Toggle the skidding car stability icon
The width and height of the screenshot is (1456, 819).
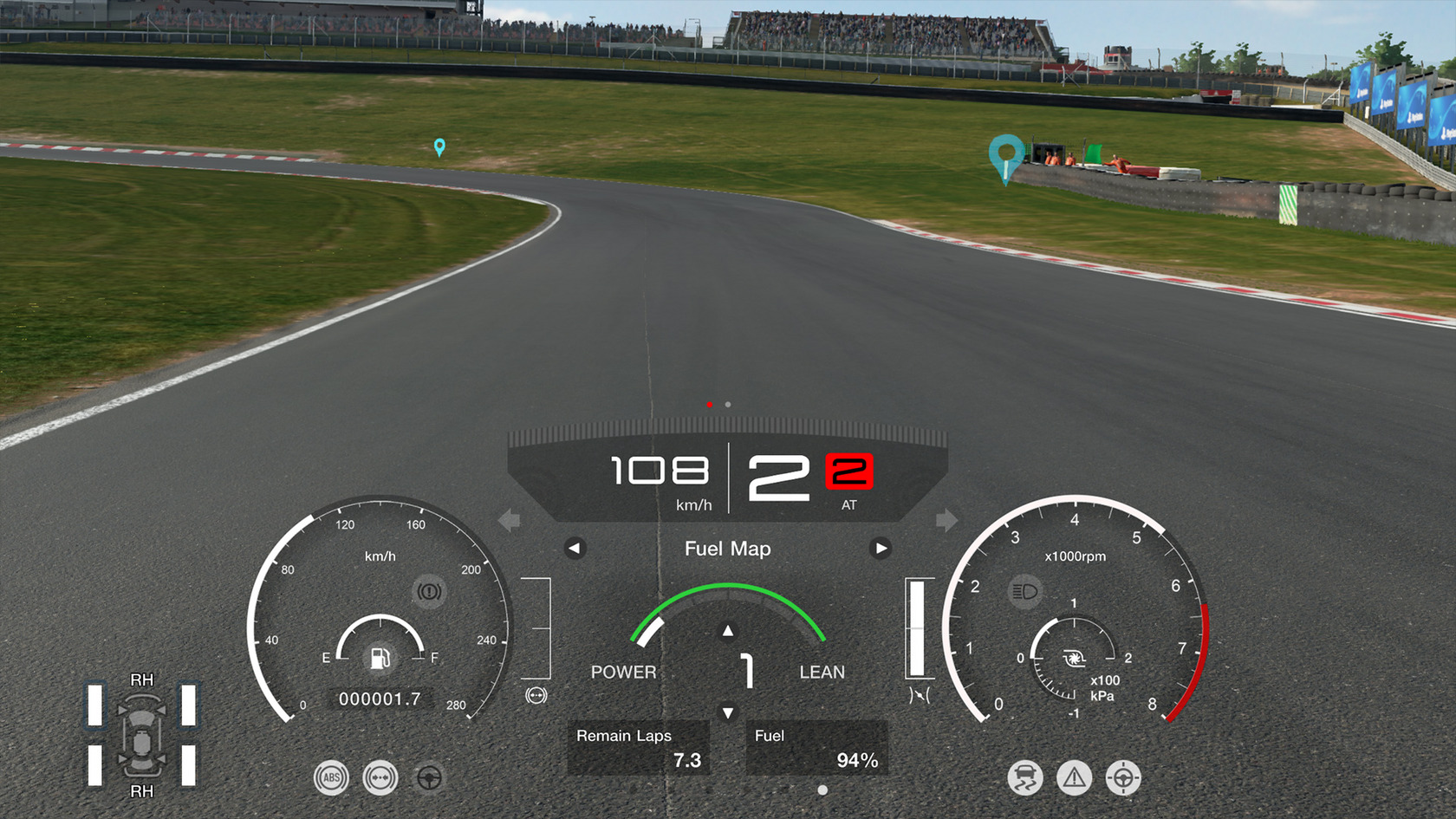coord(1025,777)
